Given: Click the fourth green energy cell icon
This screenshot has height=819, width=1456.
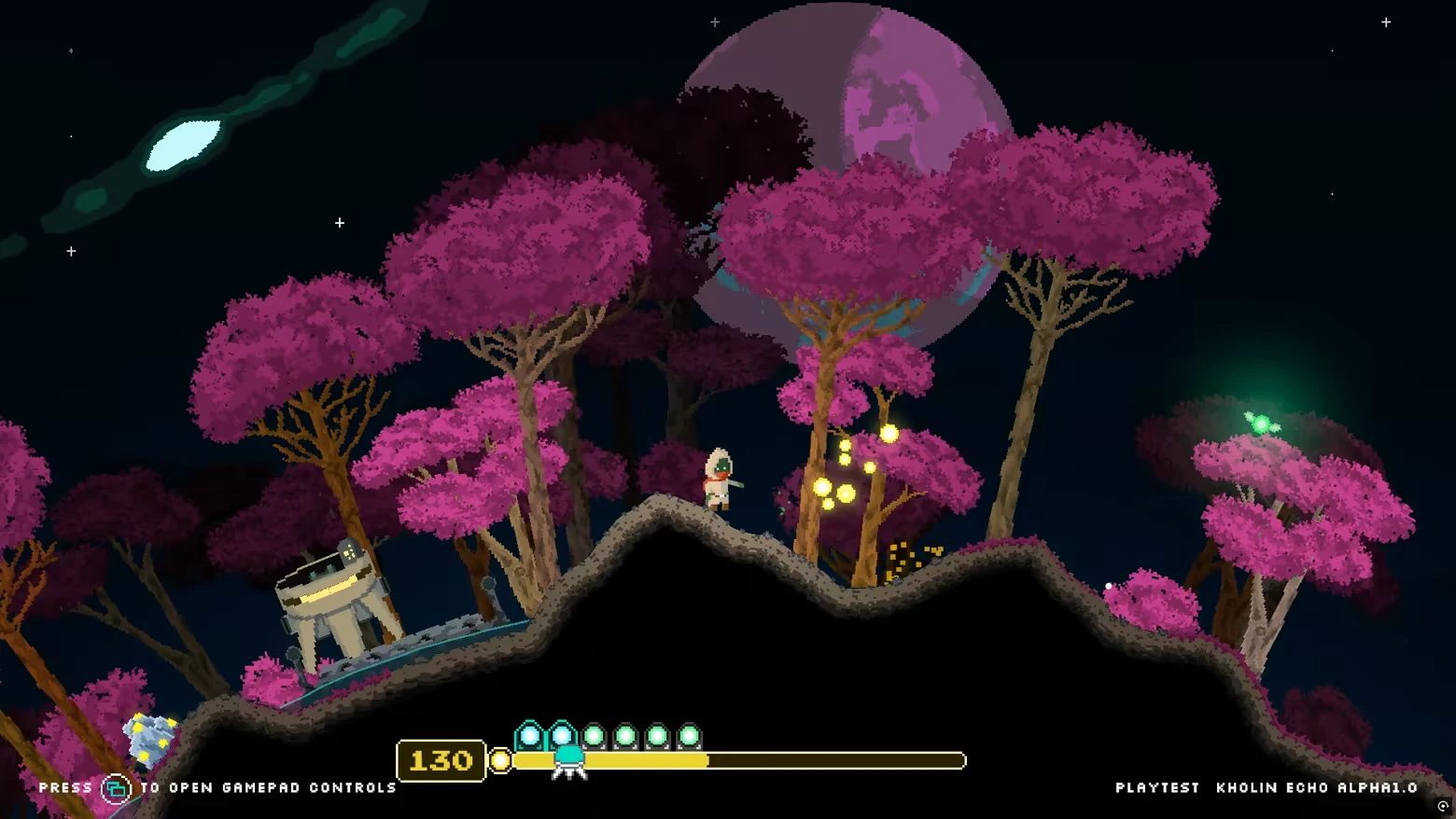Looking at the screenshot, I should click(623, 736).
